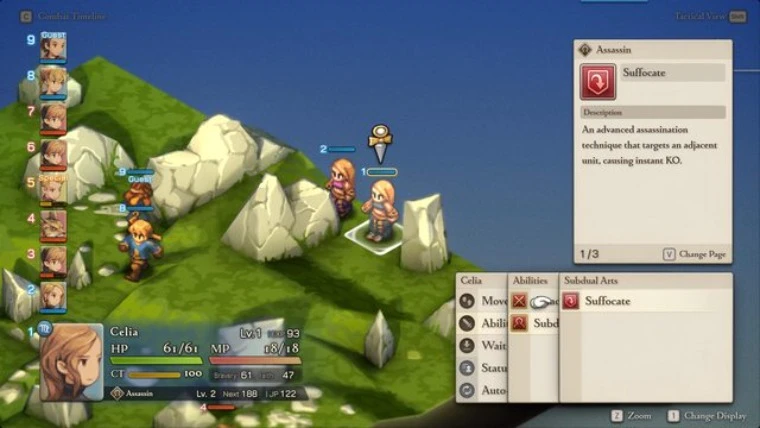Select turn order portrait number 9
This screenshot has height=428, width=760.
tap(53, 48)
